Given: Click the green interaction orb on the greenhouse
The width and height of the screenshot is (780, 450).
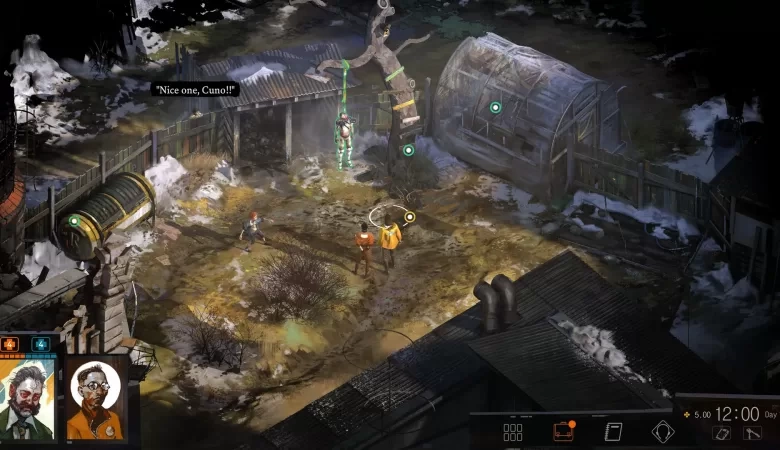Looking at the screenshot, I should pyautogui.click(x=495, y=107).
